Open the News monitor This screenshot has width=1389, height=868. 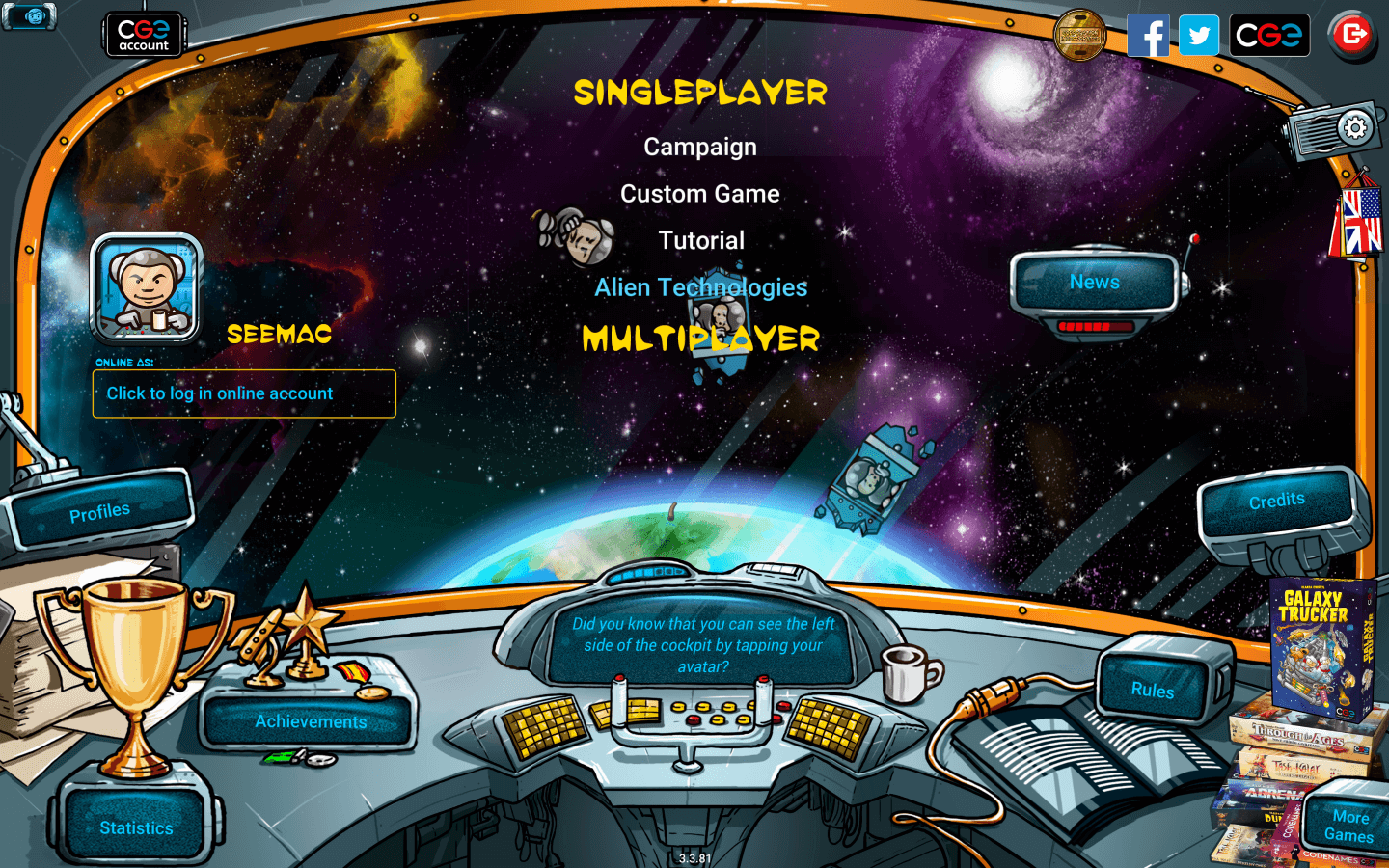tap(1094, 283)
